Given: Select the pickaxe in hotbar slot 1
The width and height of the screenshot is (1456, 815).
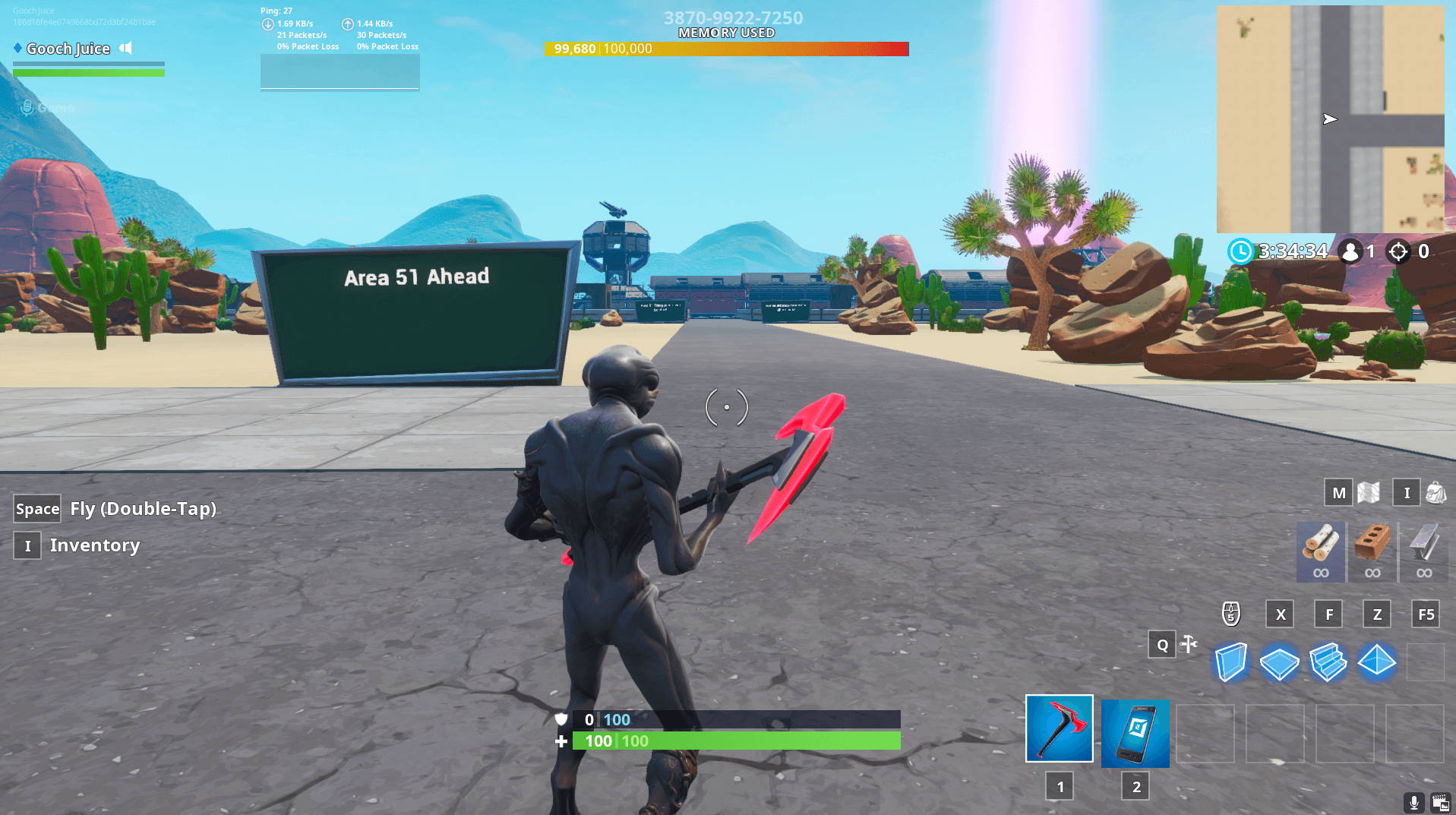Looking at the screenshot, I should (x=1059, y=729).
